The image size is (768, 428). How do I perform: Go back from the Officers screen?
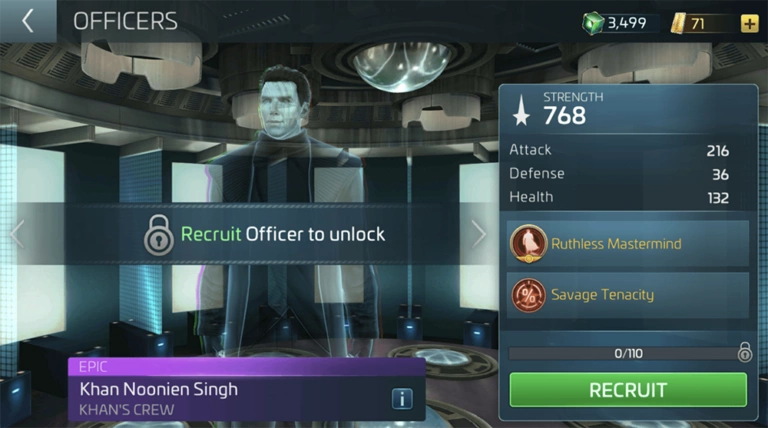point(27,21)
